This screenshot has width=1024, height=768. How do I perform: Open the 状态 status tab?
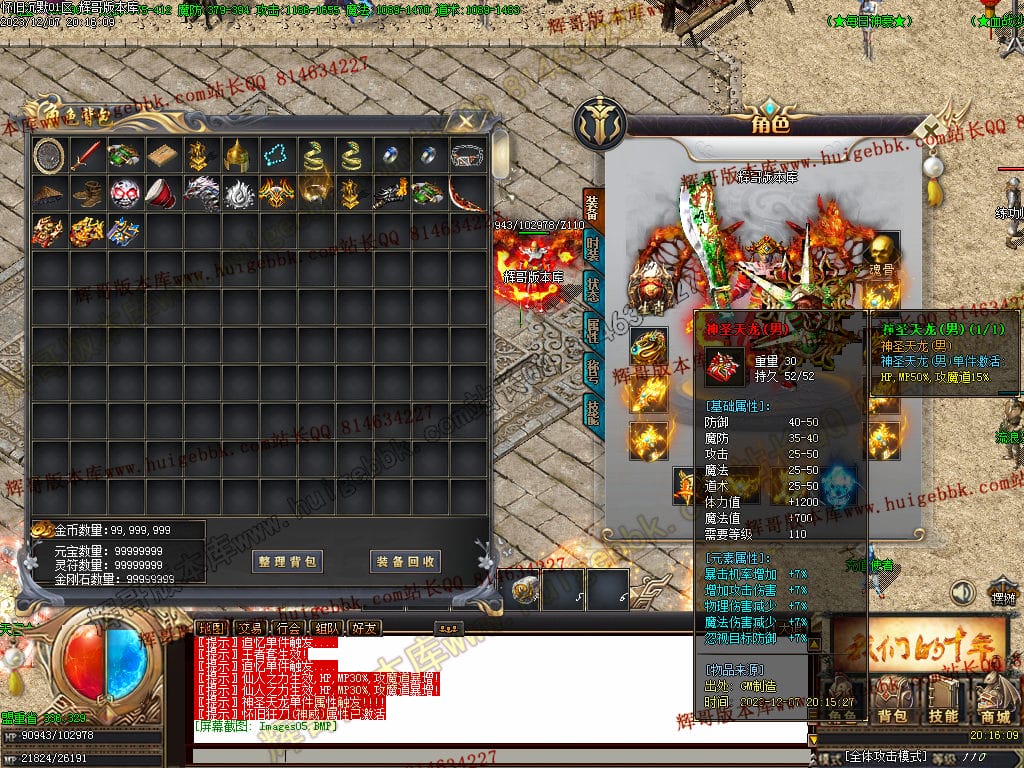coord(593,290)
